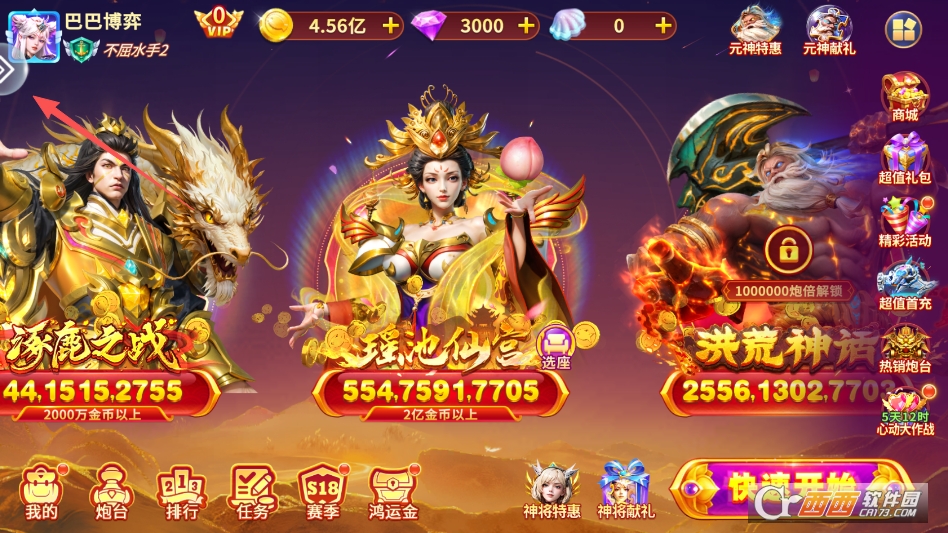Screen dimensions: 948x533
Task: Open the four-square grid menu
Action: [x=904, y=29]
